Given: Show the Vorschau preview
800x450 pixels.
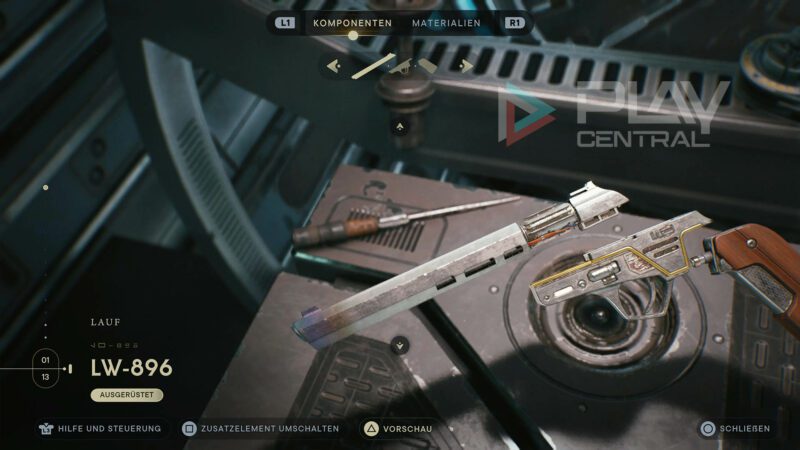Looking at the screenshot, I should pyautogui.click(x=398, y=429).
